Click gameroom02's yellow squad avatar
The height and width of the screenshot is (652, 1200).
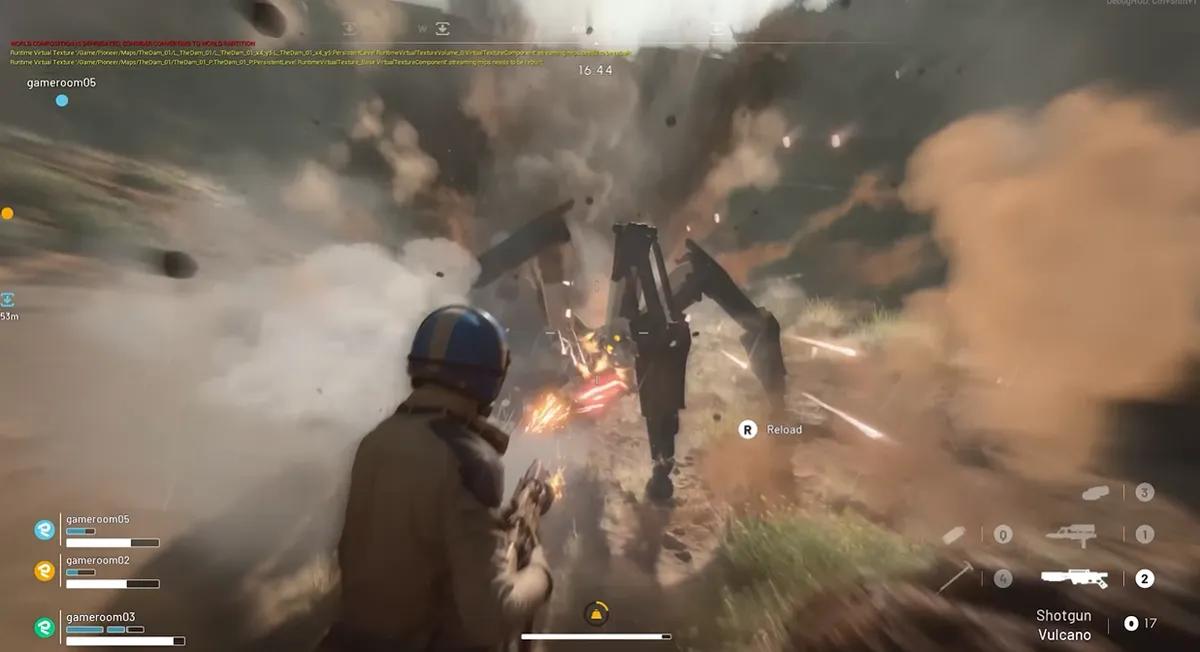45,571
